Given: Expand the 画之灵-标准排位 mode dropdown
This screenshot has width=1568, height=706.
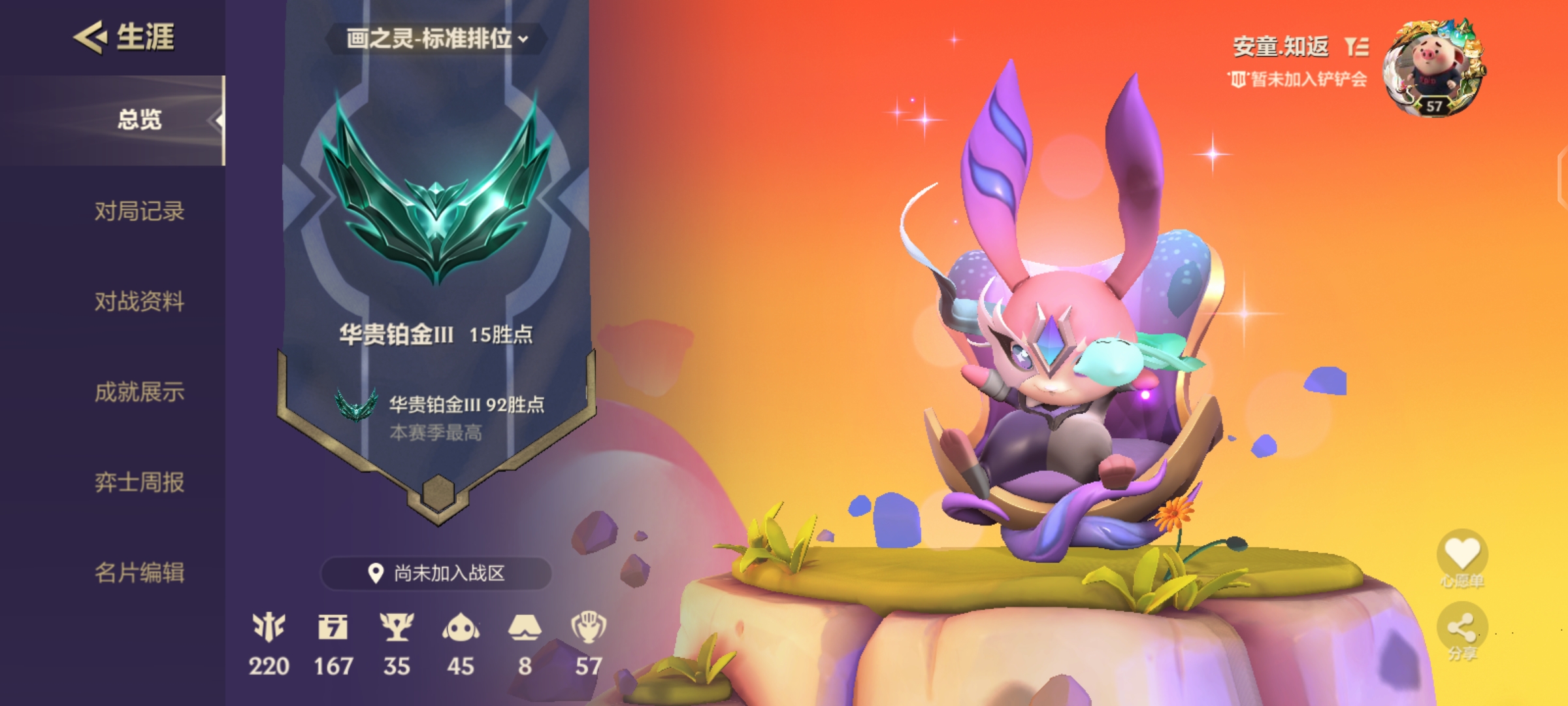Looking at the screenshot, I should click(436, 39).
